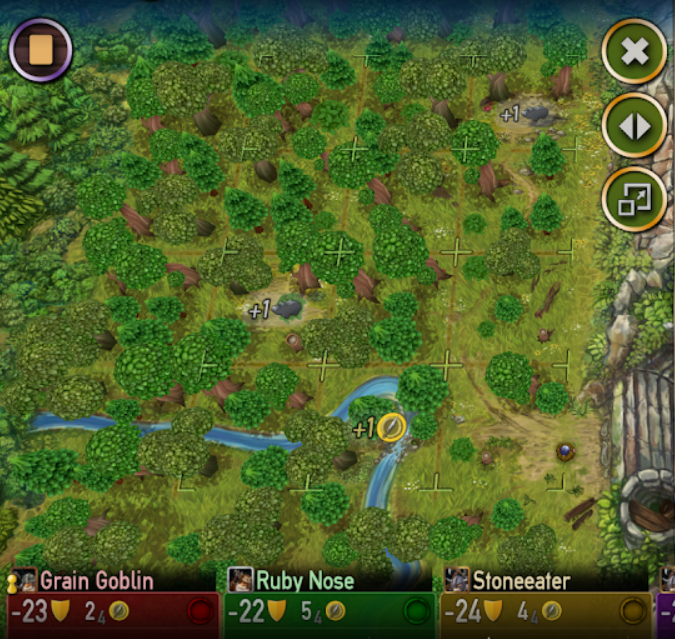Toggle the resize view button
Image resolution: width=675 pixels, height=639 pixels.
tap(634, 199)
